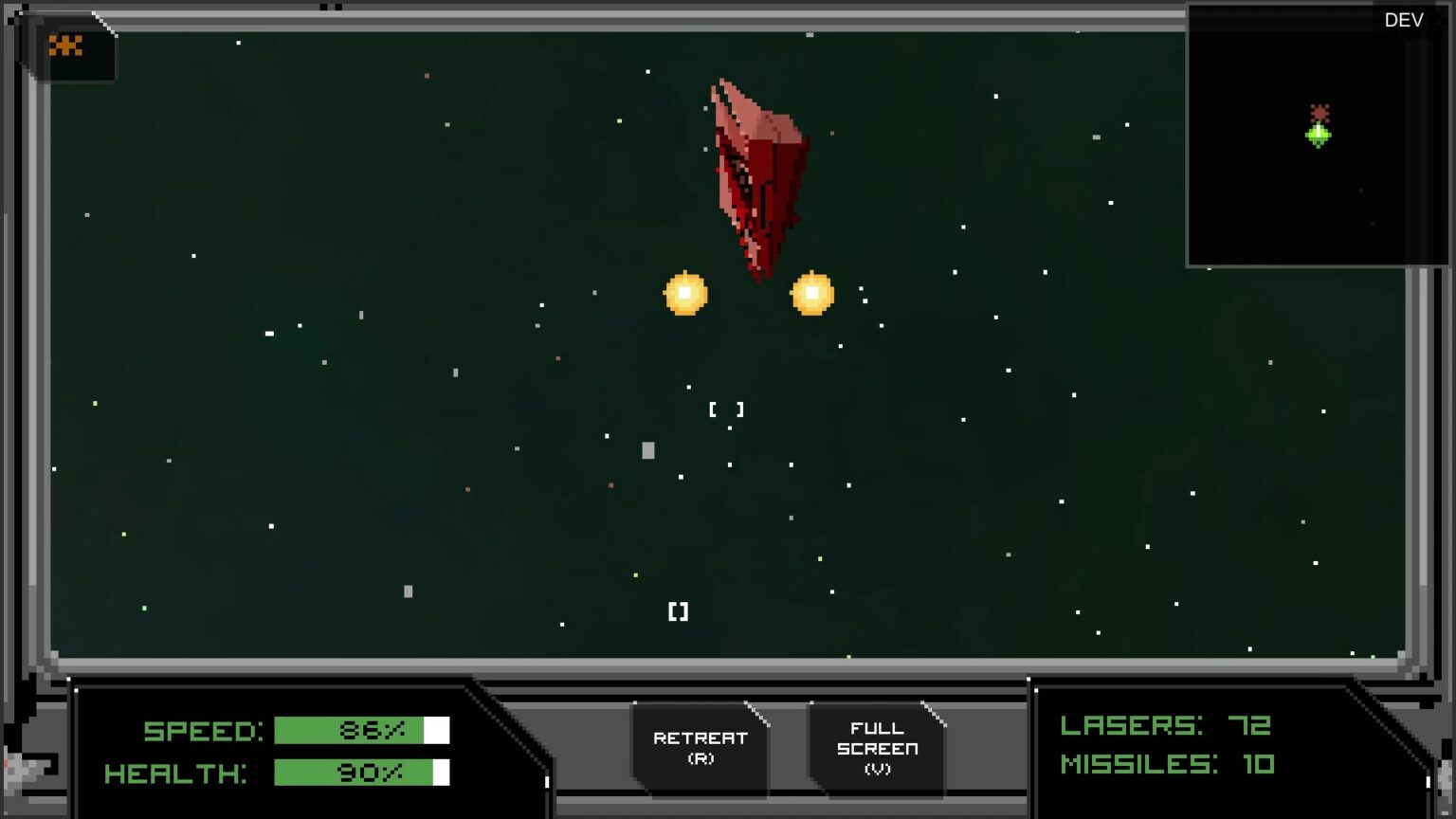Select the green player marker on the radar
The height and width of the screenshot is (819, 1456).
(x=1319, y=136)
